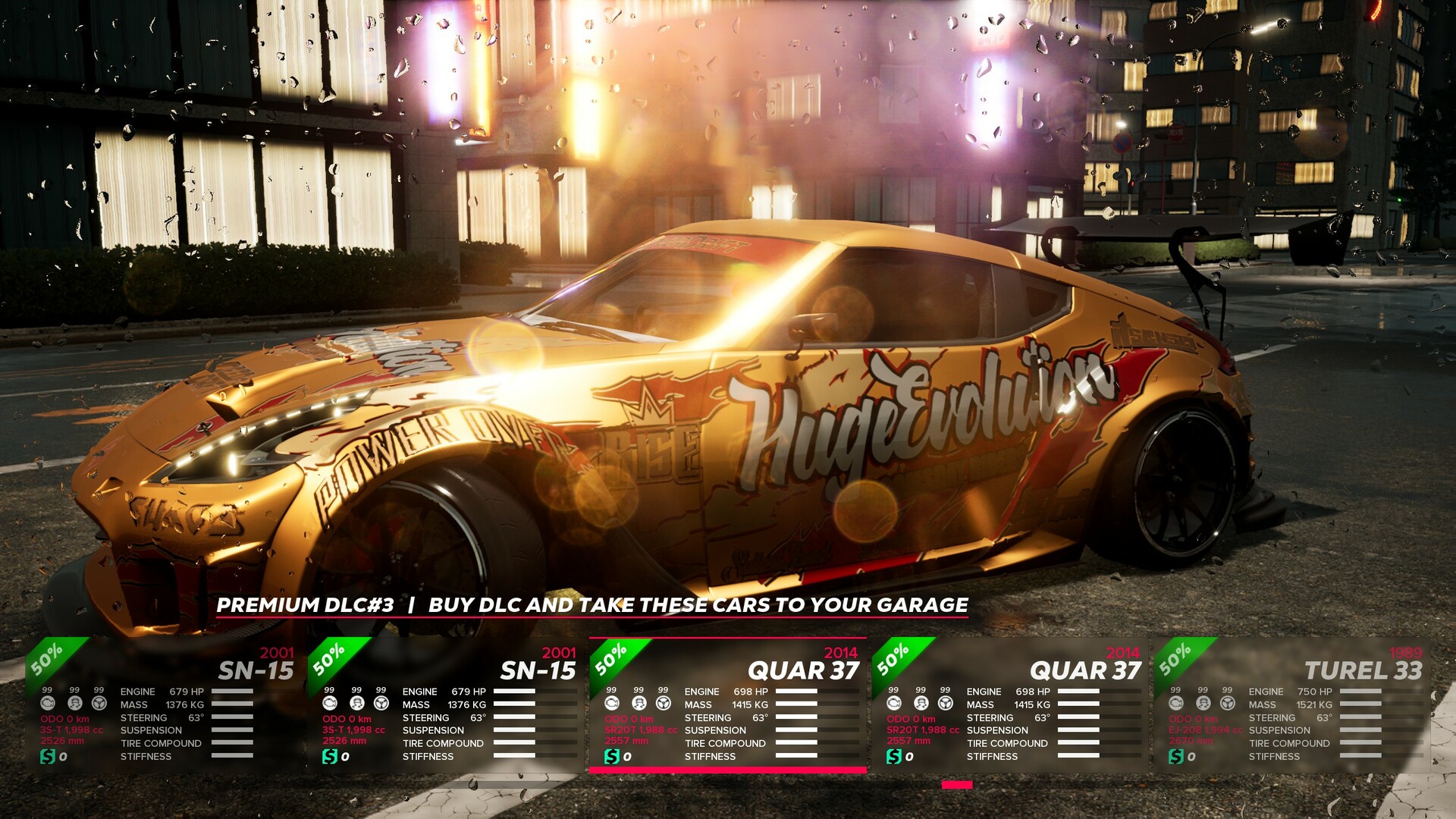Select the engine icon on the fourth QUAR 37 card
Viewport: 1456px width, 819px height.
click(x=895, y=704)
